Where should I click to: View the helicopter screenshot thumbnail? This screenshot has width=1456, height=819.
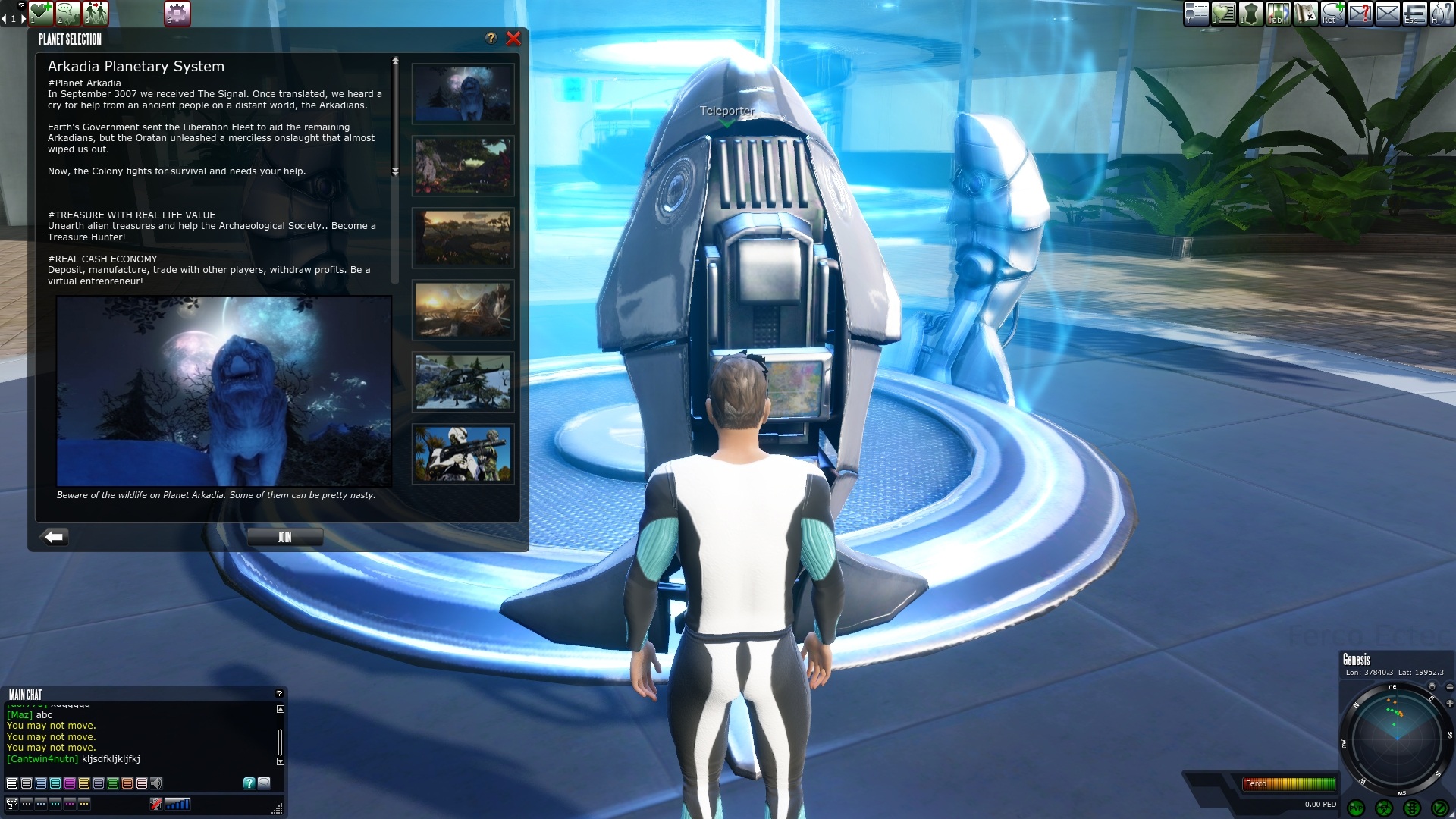[463, 382]
